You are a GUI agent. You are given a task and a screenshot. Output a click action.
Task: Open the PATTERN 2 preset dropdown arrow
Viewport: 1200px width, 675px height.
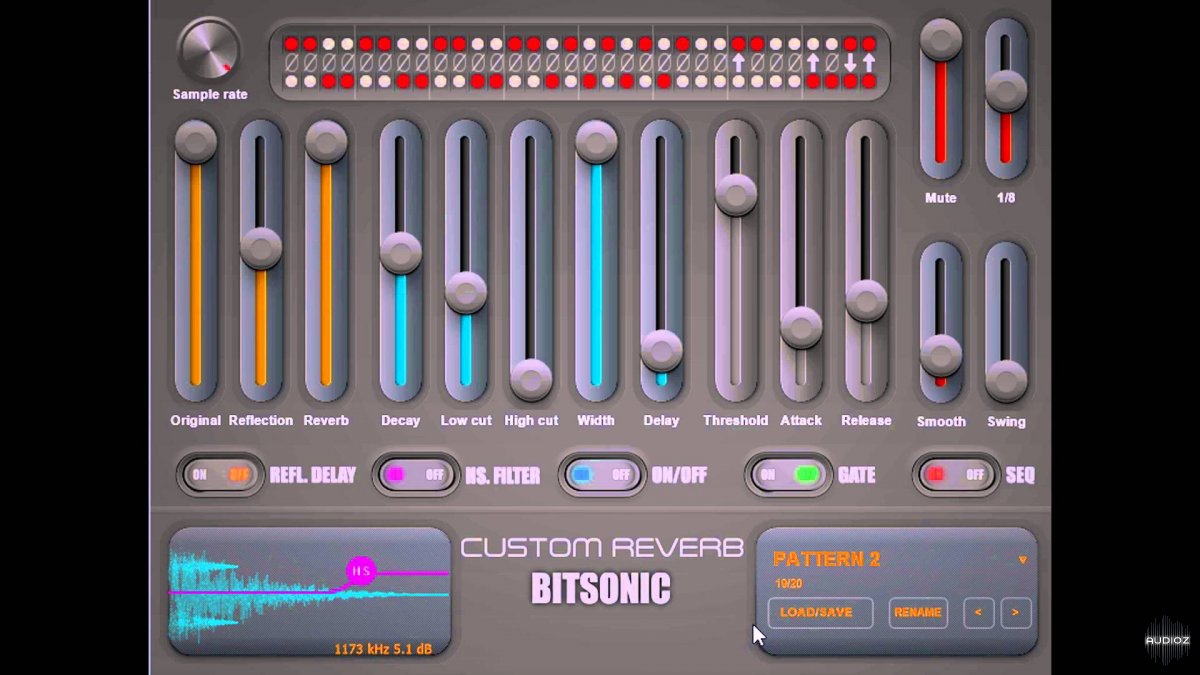1022,560
